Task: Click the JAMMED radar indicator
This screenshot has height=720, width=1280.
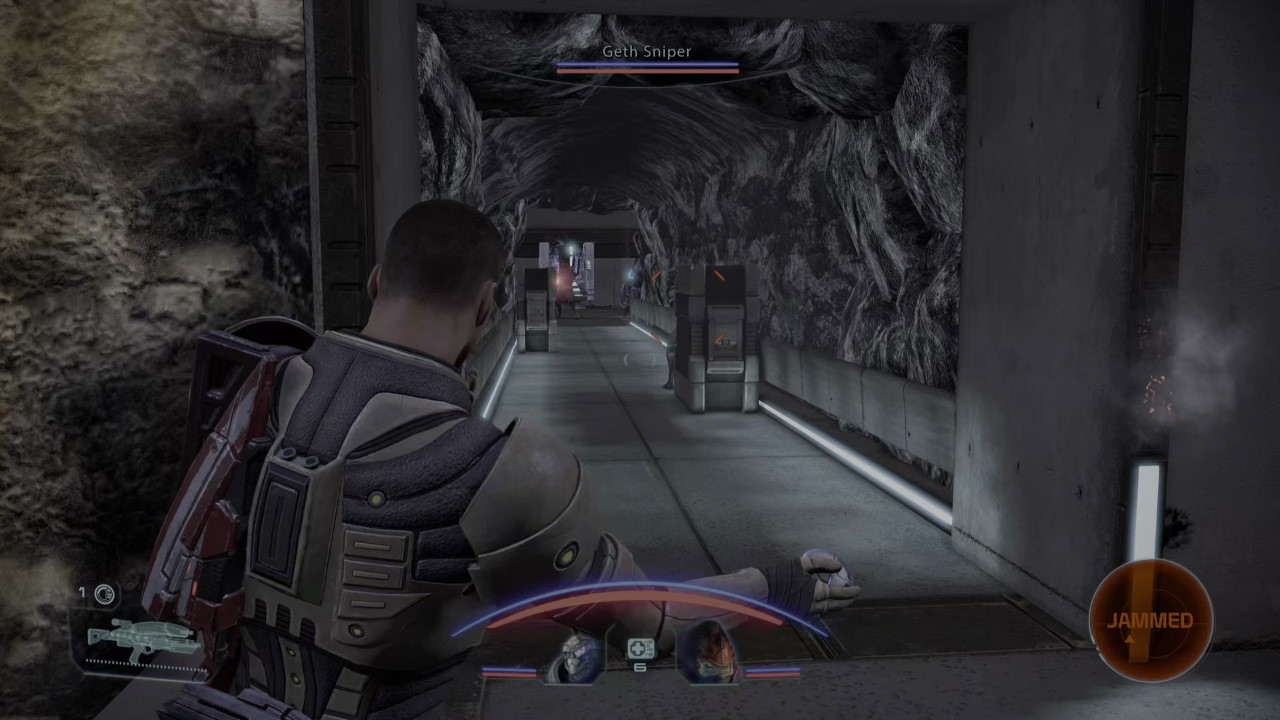Action: 1148,620
